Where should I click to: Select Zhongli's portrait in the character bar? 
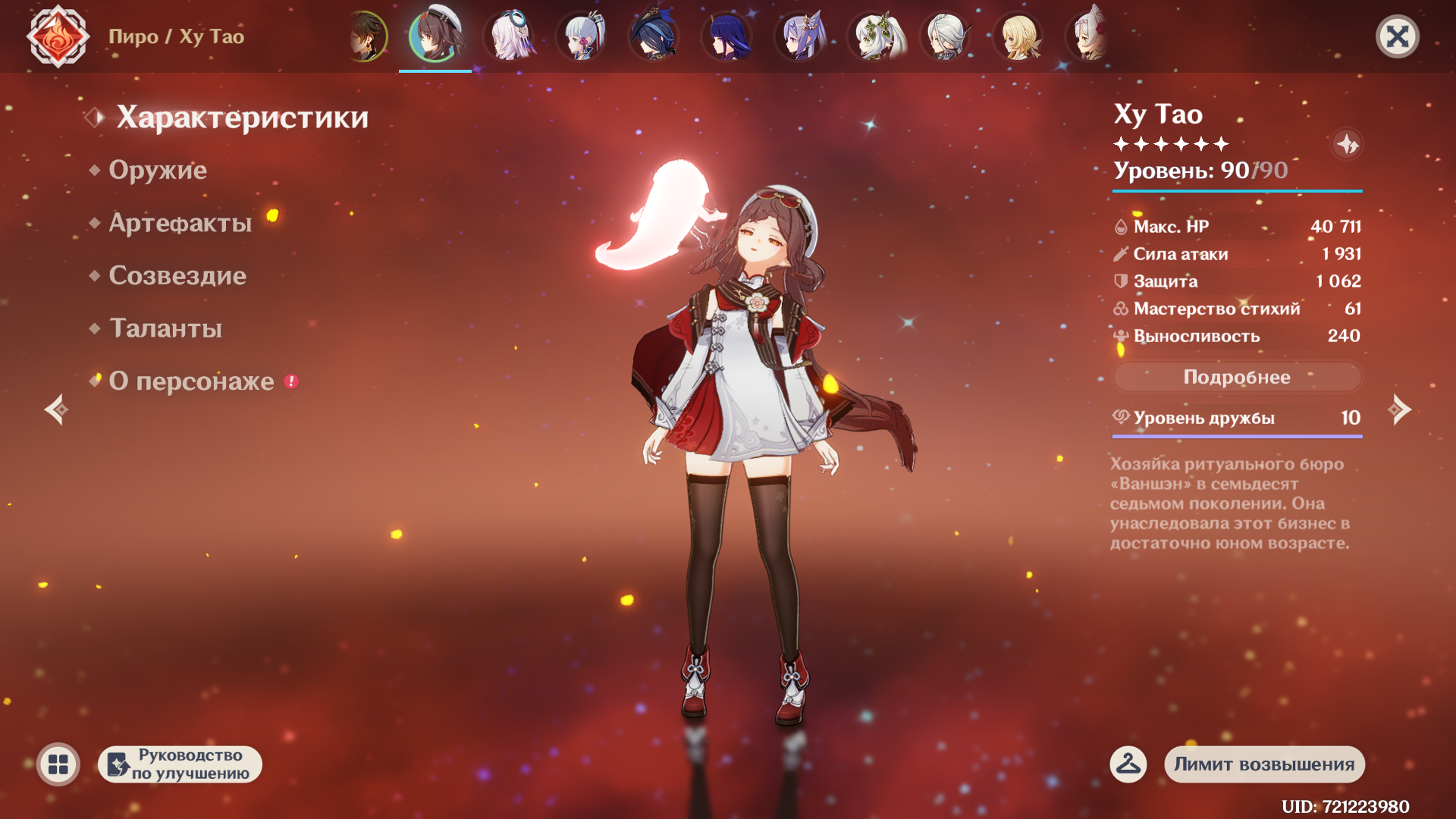click(x=366, y=36)
